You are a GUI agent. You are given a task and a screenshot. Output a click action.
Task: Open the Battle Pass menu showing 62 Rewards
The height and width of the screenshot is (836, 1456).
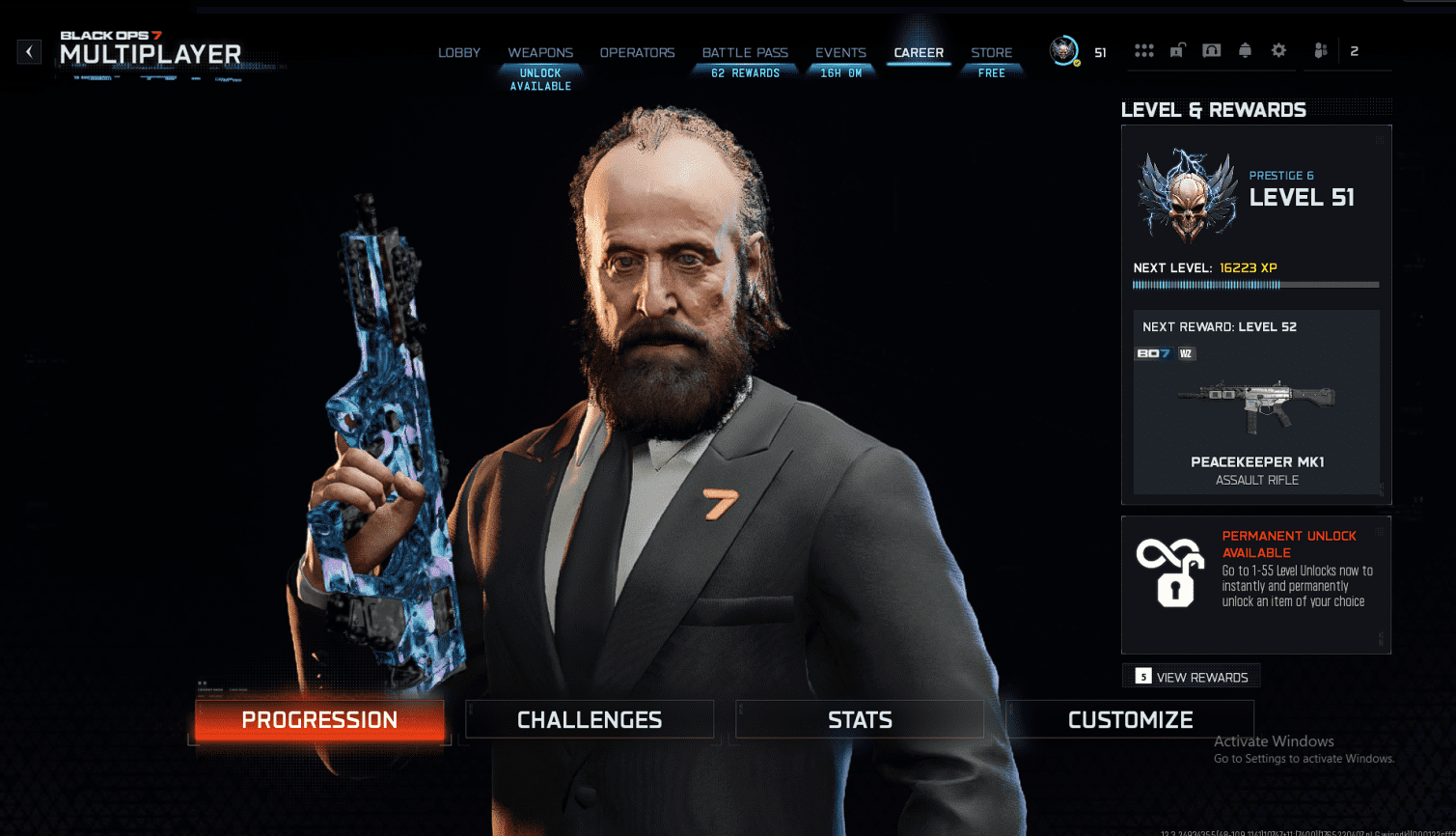coord(744,53)
